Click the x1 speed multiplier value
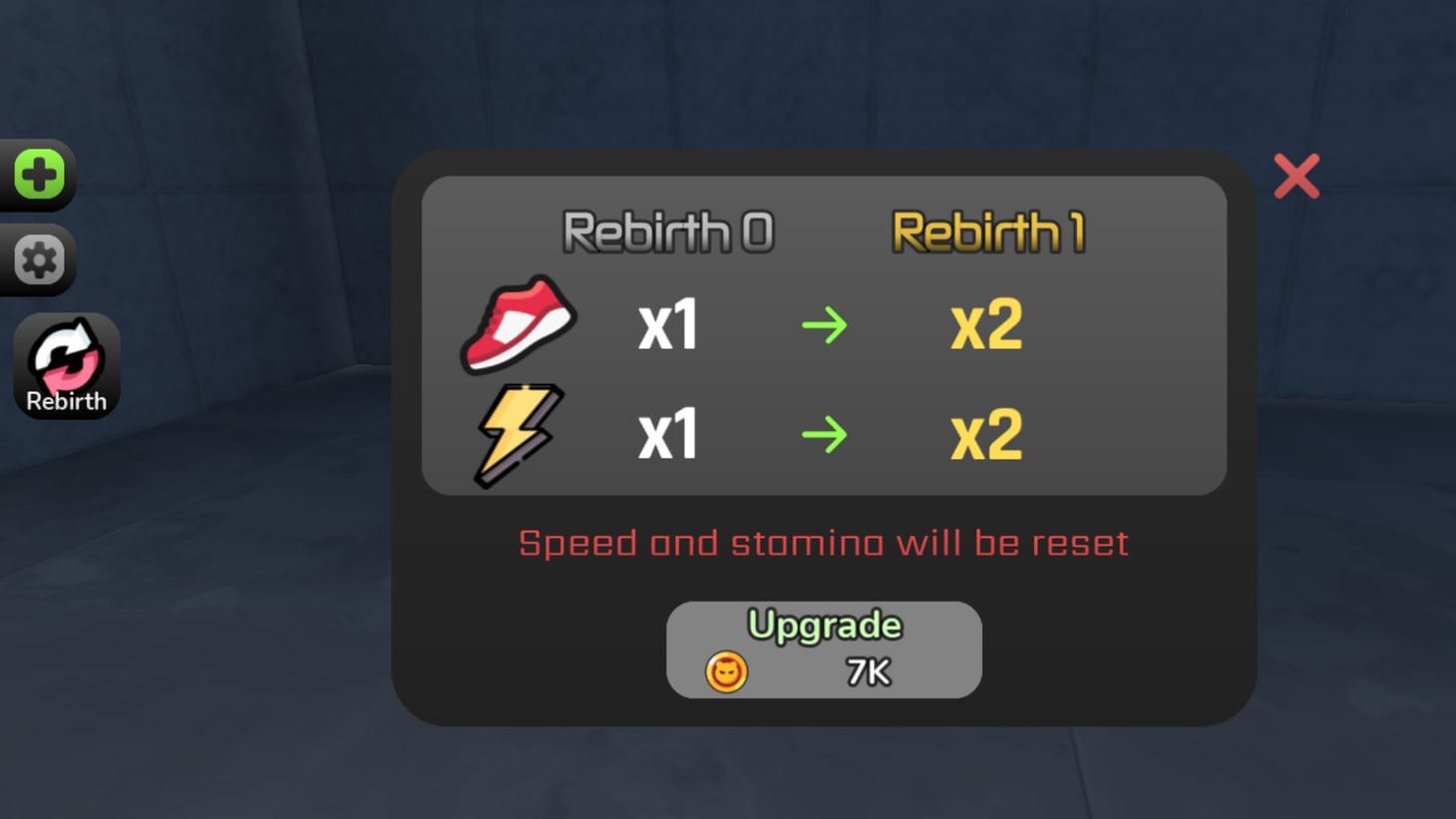This screenshot has width=1456, height=819. (666, 324)
